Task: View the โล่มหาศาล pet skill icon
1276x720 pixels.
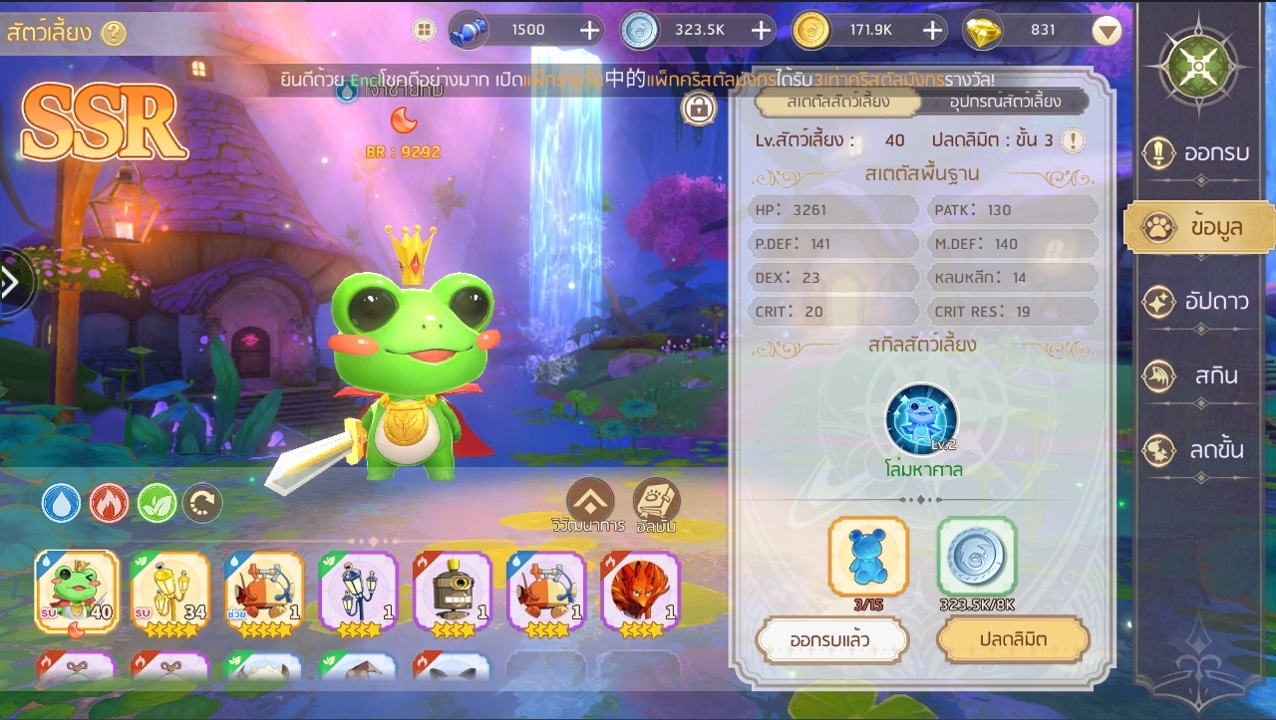Action: pos(921,420)
